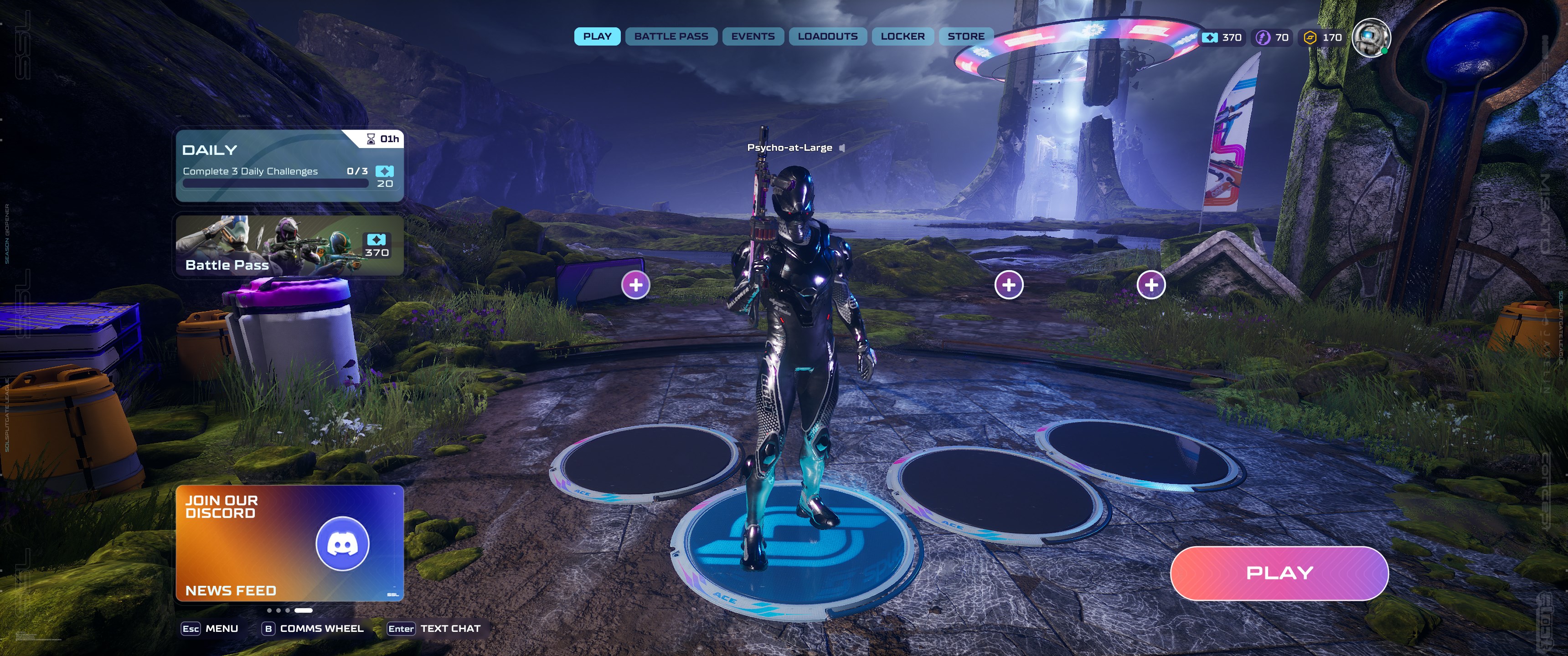Open the Battle Pass promo card

tap(289, 245)
